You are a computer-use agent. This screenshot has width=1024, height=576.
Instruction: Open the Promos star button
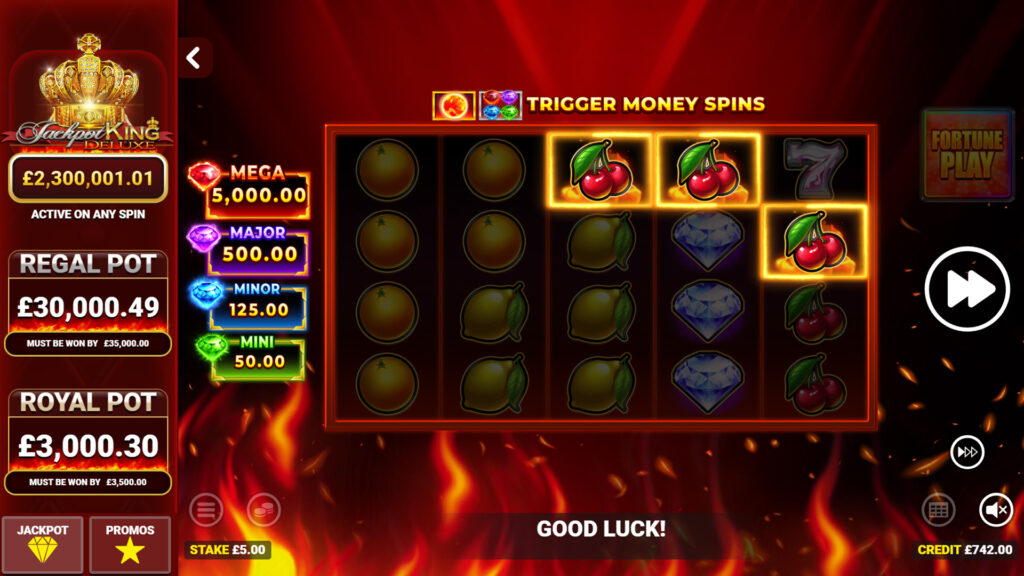tap(130, 544)
